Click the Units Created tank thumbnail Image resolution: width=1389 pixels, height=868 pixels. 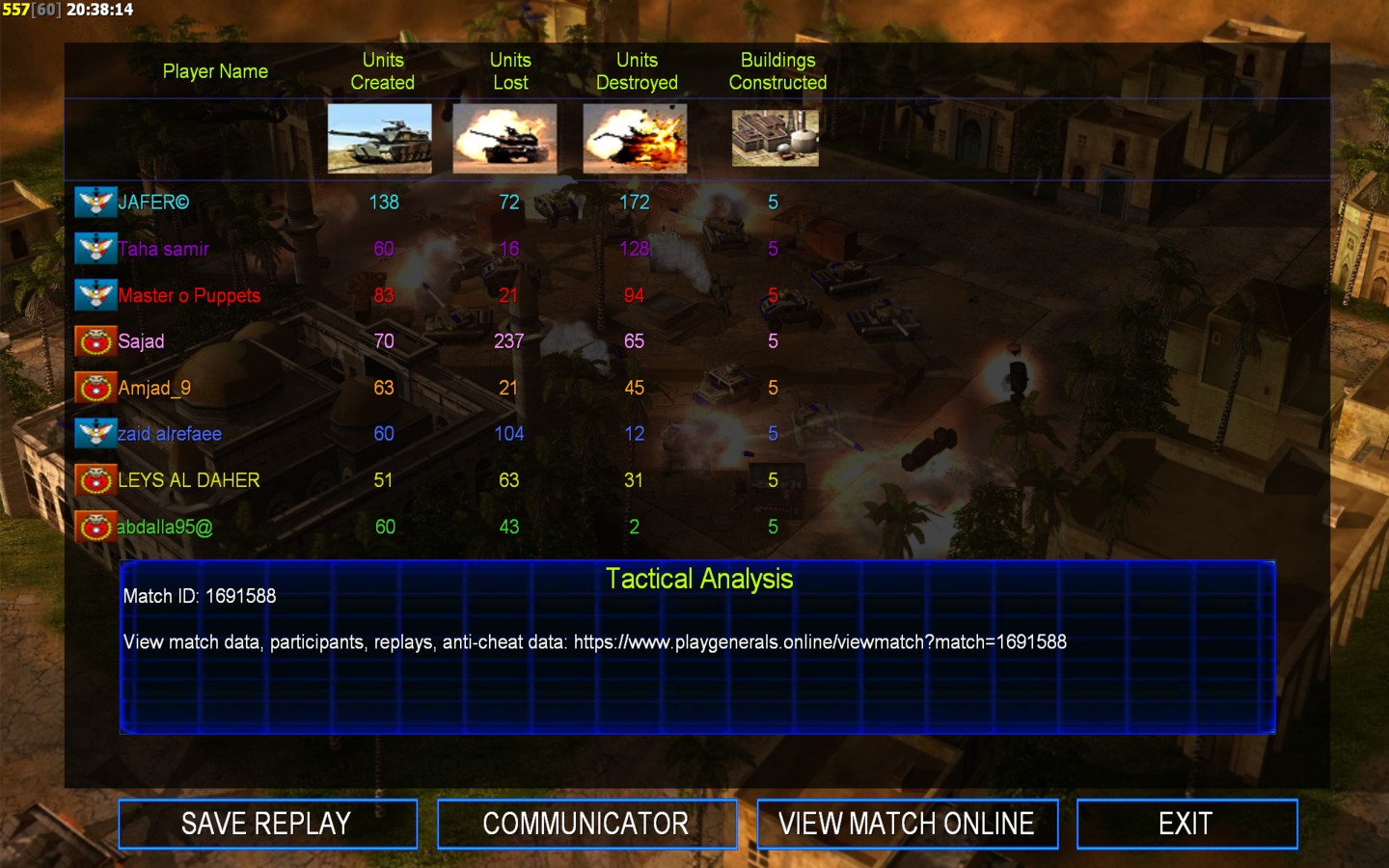tap(380, 139)
